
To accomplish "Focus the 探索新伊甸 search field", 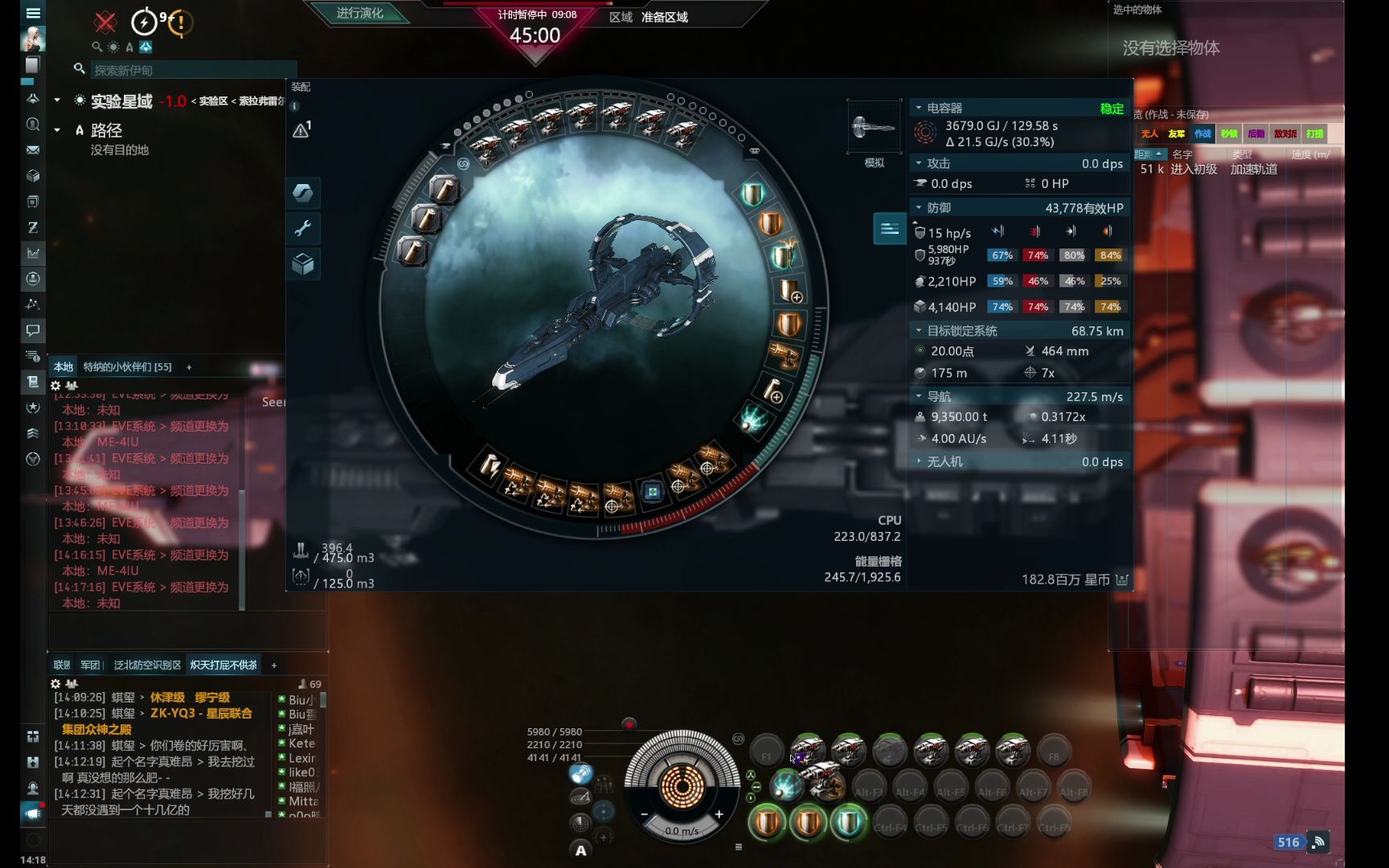I will (193, 71).
